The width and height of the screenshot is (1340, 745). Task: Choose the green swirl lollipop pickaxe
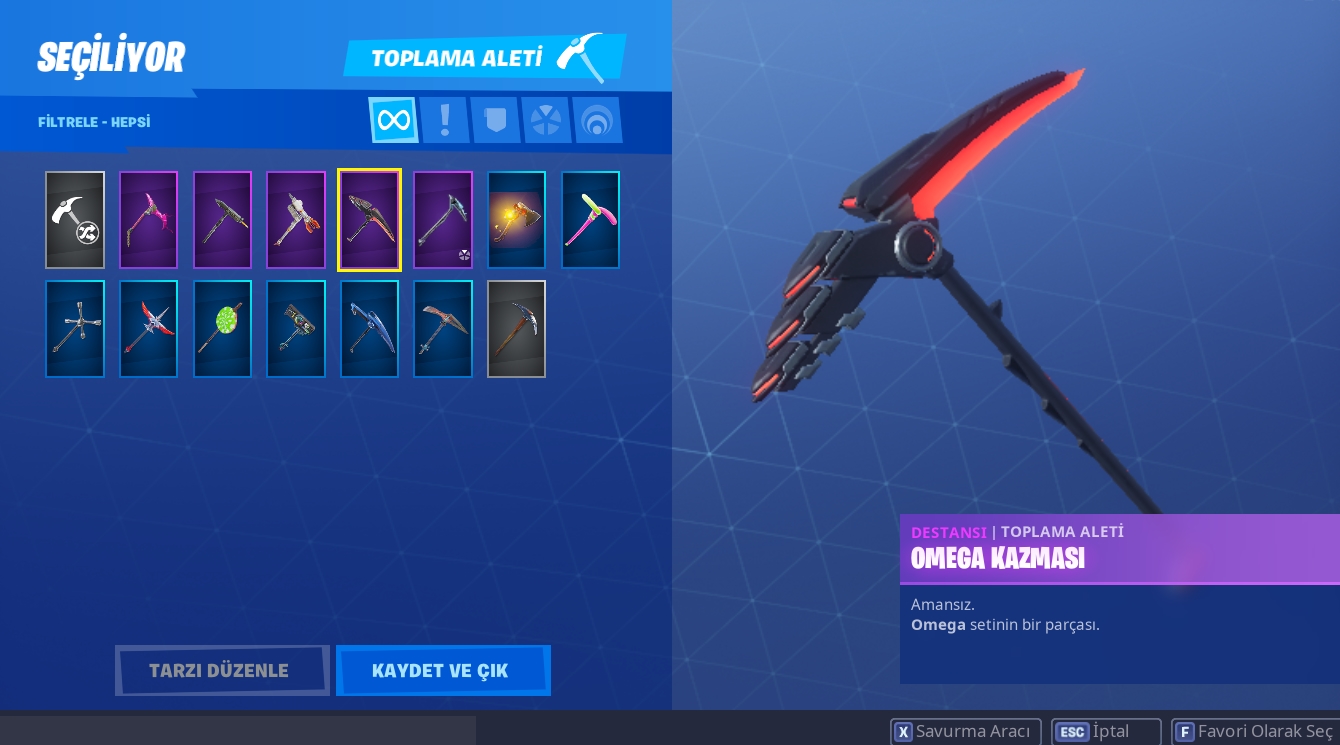pos(222,329)
